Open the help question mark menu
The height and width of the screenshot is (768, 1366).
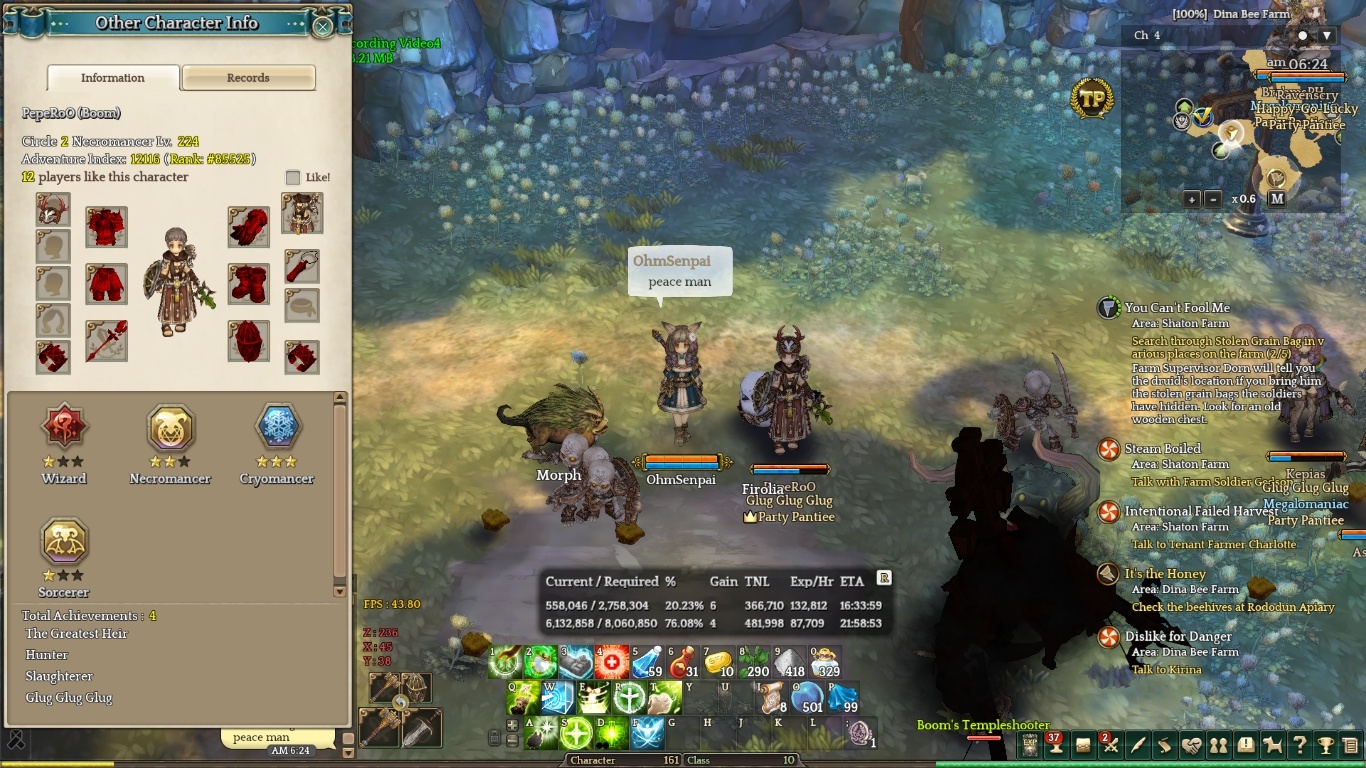pos(1299,745)
